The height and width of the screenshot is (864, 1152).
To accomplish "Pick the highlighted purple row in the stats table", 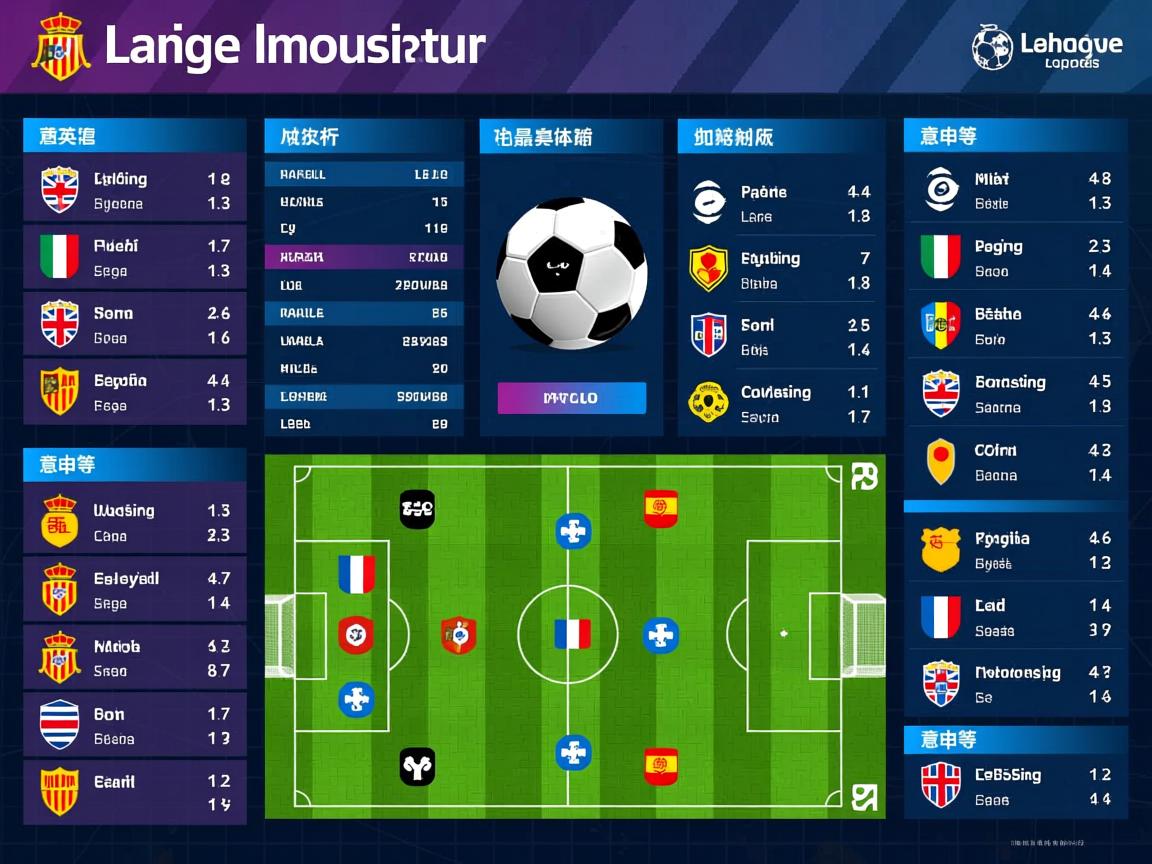I will (x=364, y=257).
